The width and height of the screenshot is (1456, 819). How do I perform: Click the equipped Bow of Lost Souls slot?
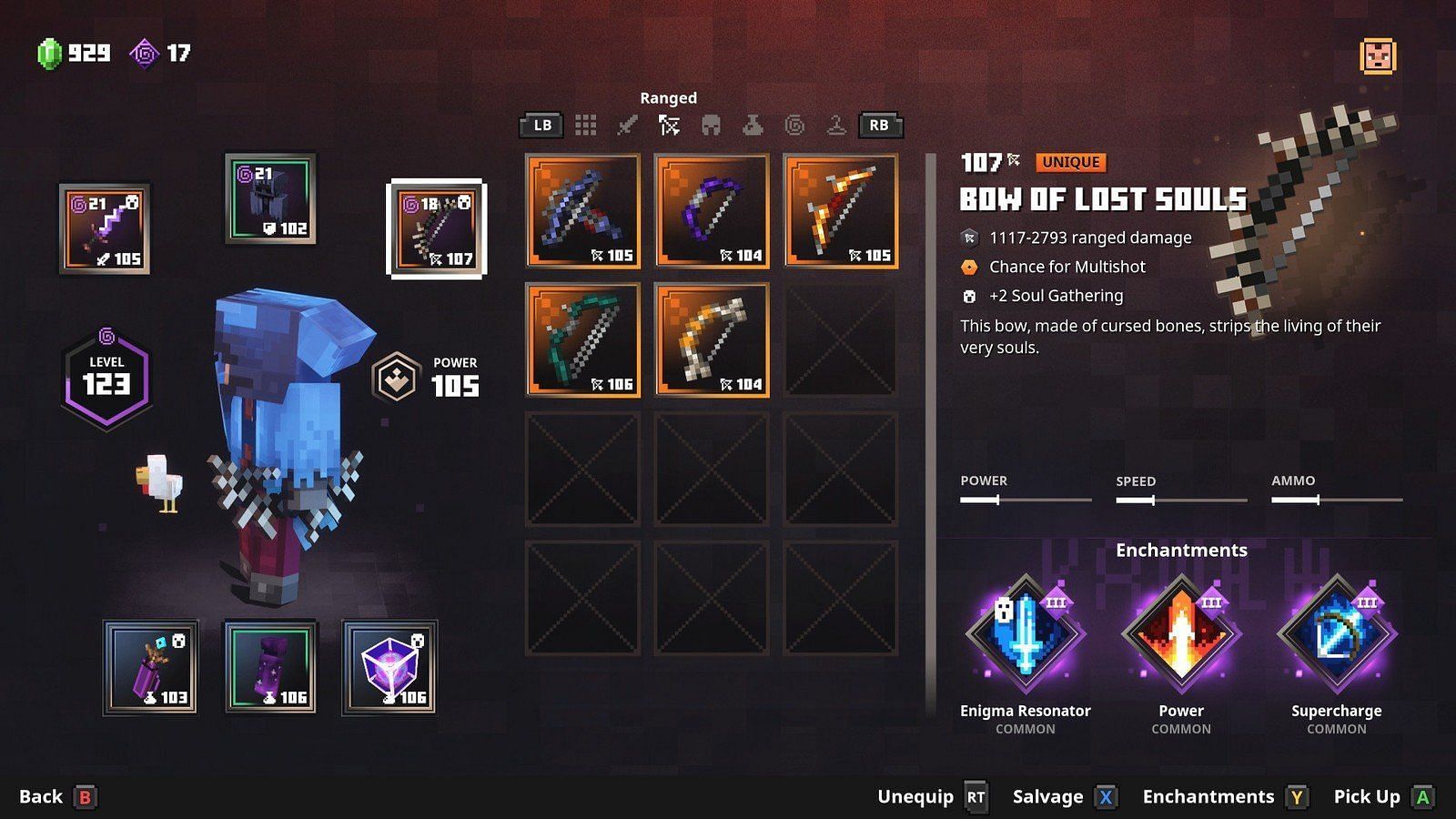click(x=437, y=228)
